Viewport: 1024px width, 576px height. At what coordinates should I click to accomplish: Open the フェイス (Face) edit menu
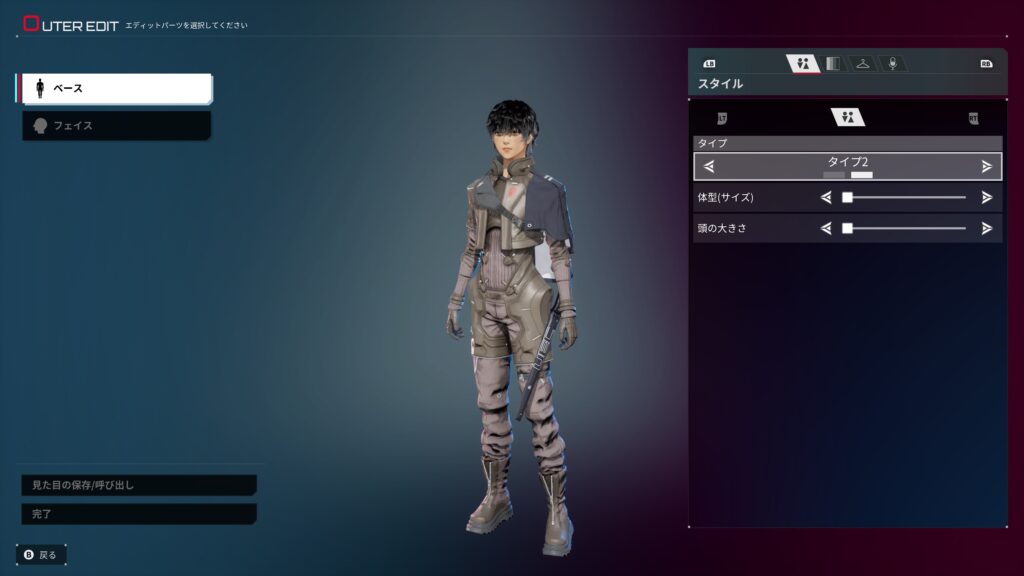[x=116, y=126]
